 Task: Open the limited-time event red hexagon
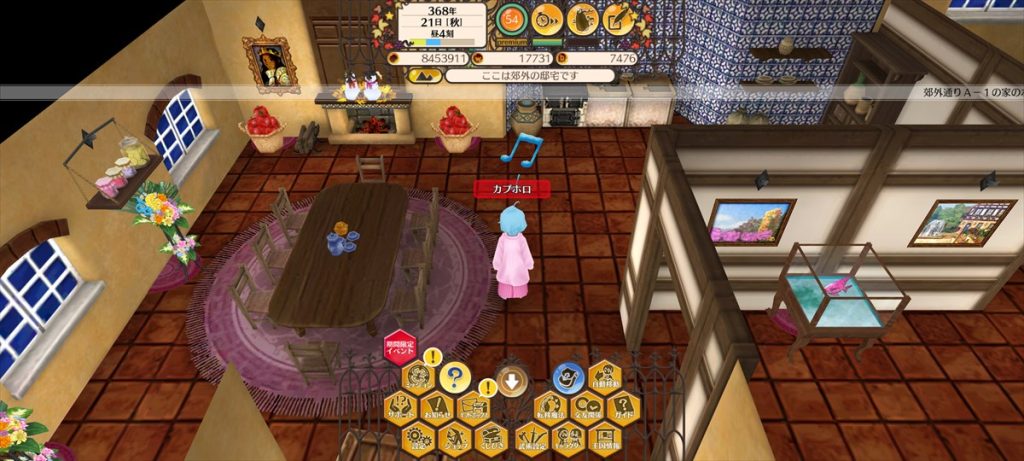pos(400,346)
